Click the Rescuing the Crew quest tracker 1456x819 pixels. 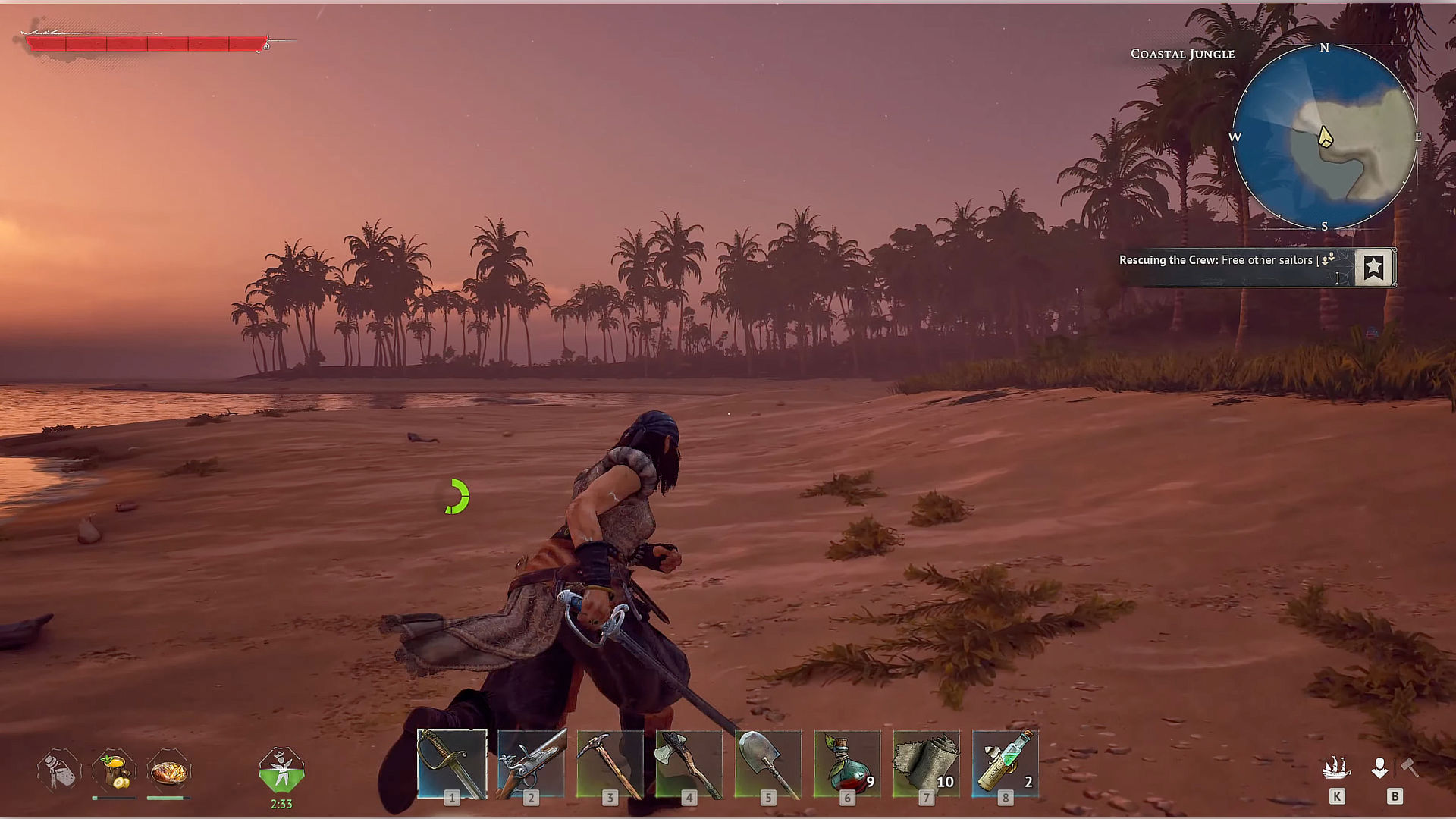tap(1228, 261)
